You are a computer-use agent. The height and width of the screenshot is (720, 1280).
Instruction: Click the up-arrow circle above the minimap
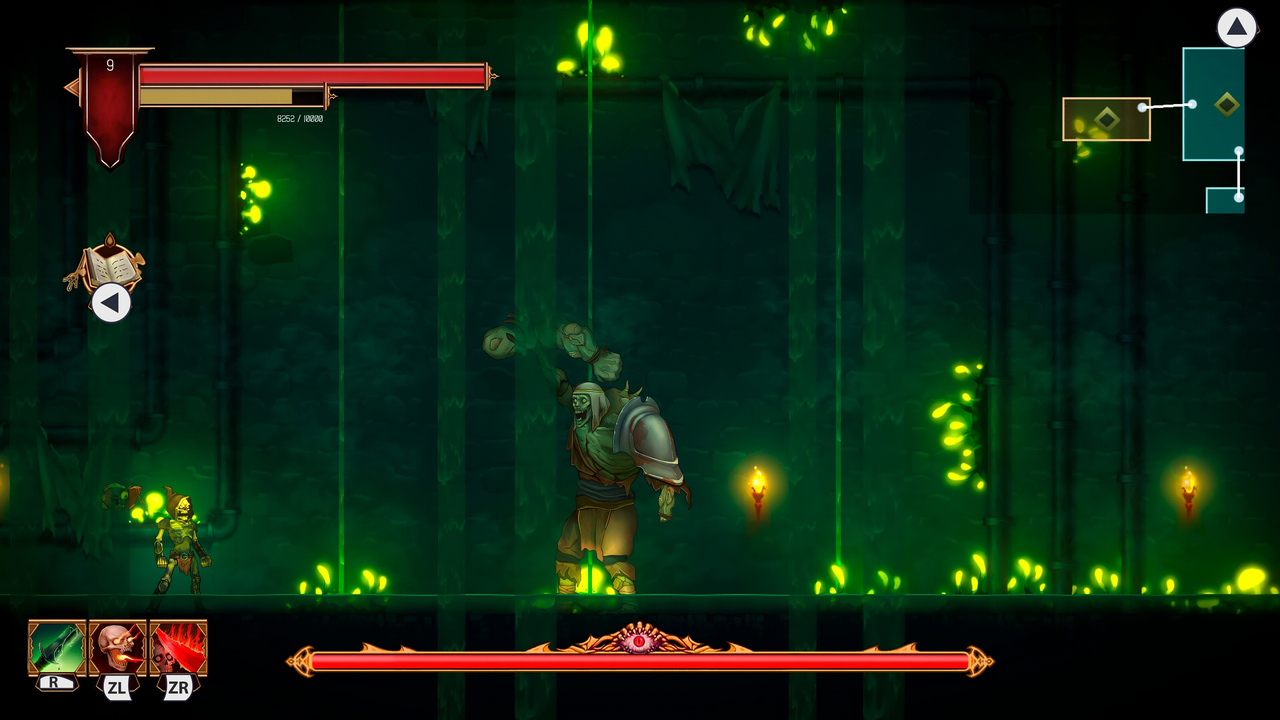[x=1237, y=28]
